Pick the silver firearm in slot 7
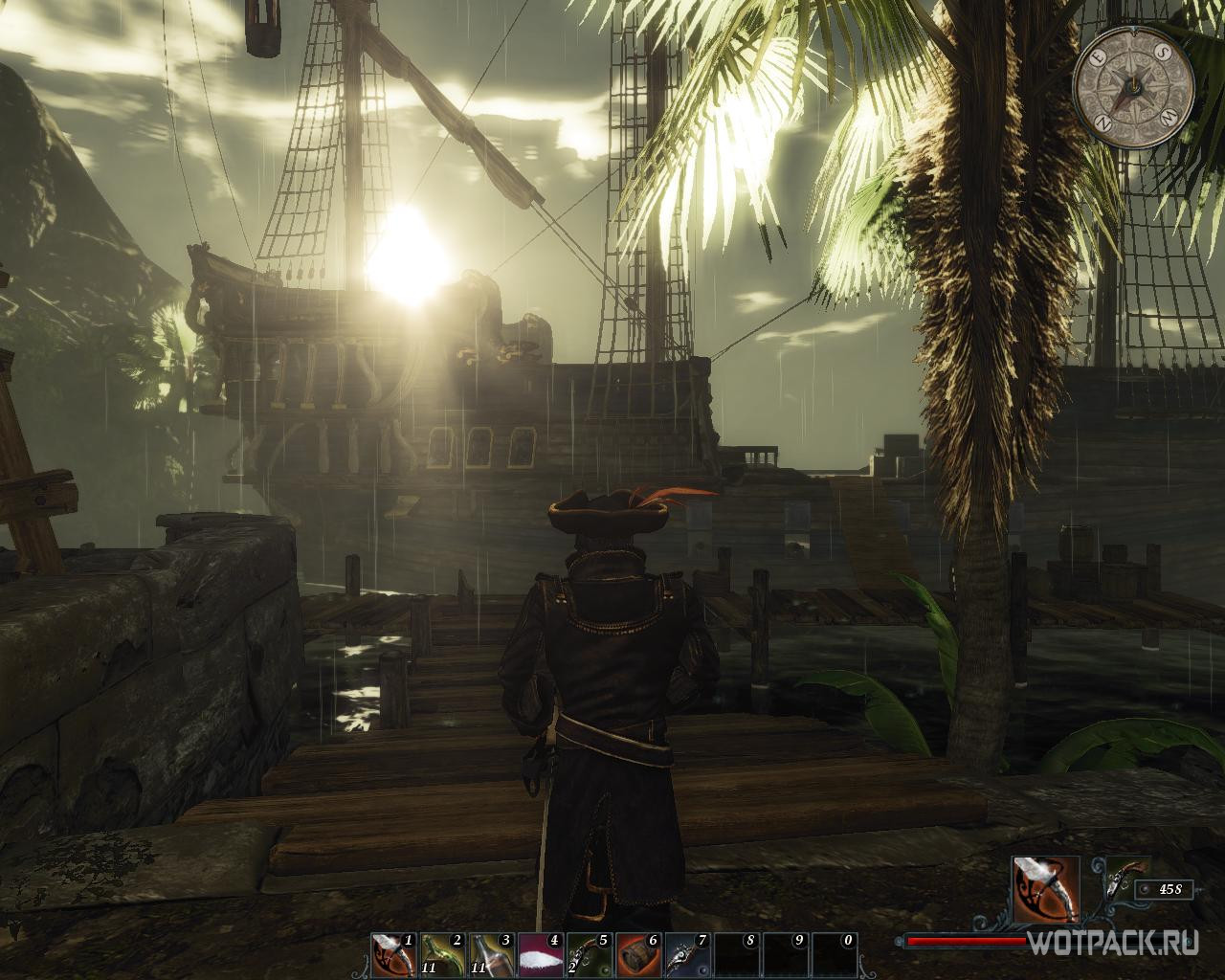Viewport: 1225px width, 980px height. (686, 955)
